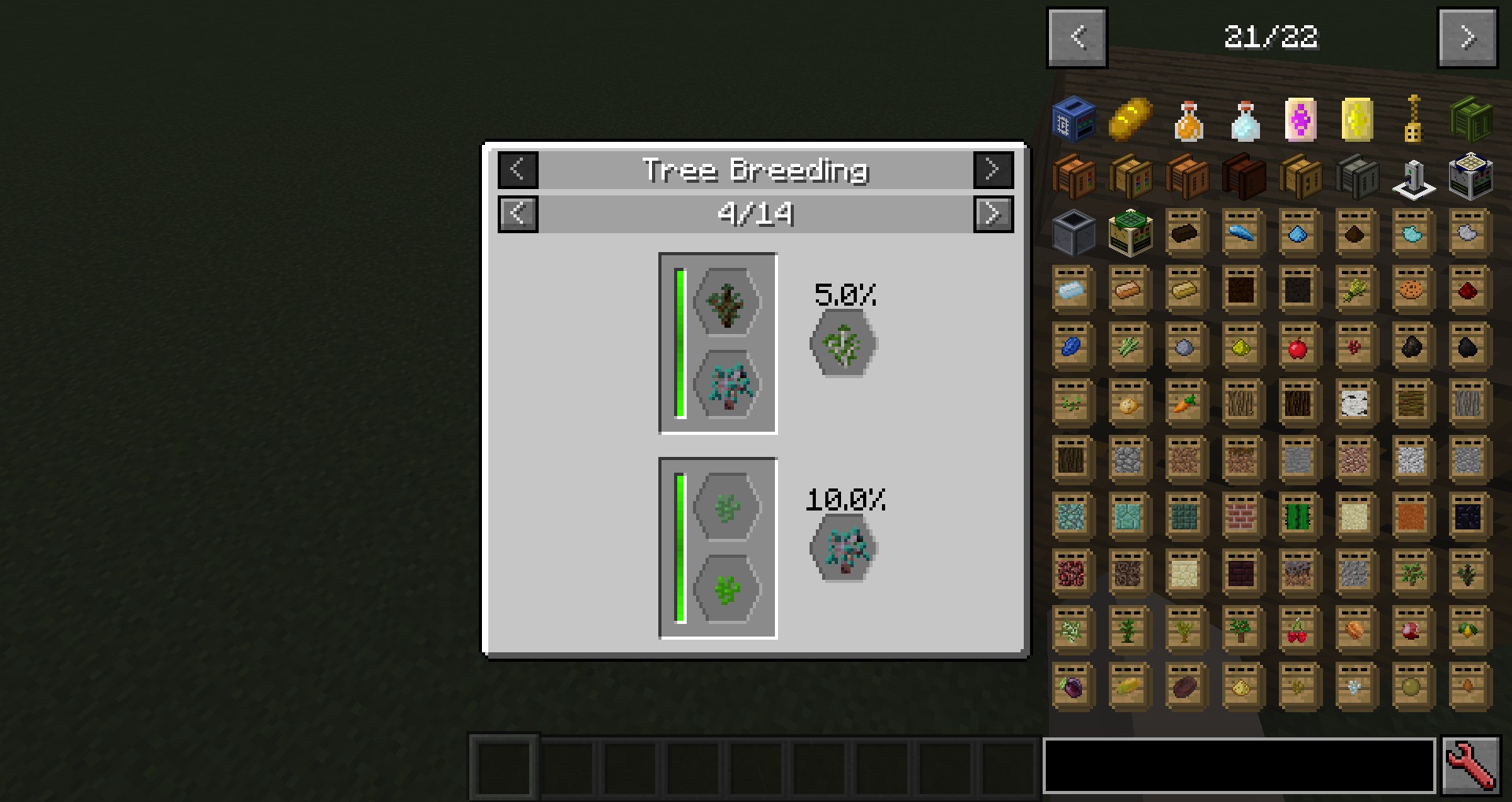Pick the crate containing cherries
The image size is (1512, 802).
point(1298,631)
